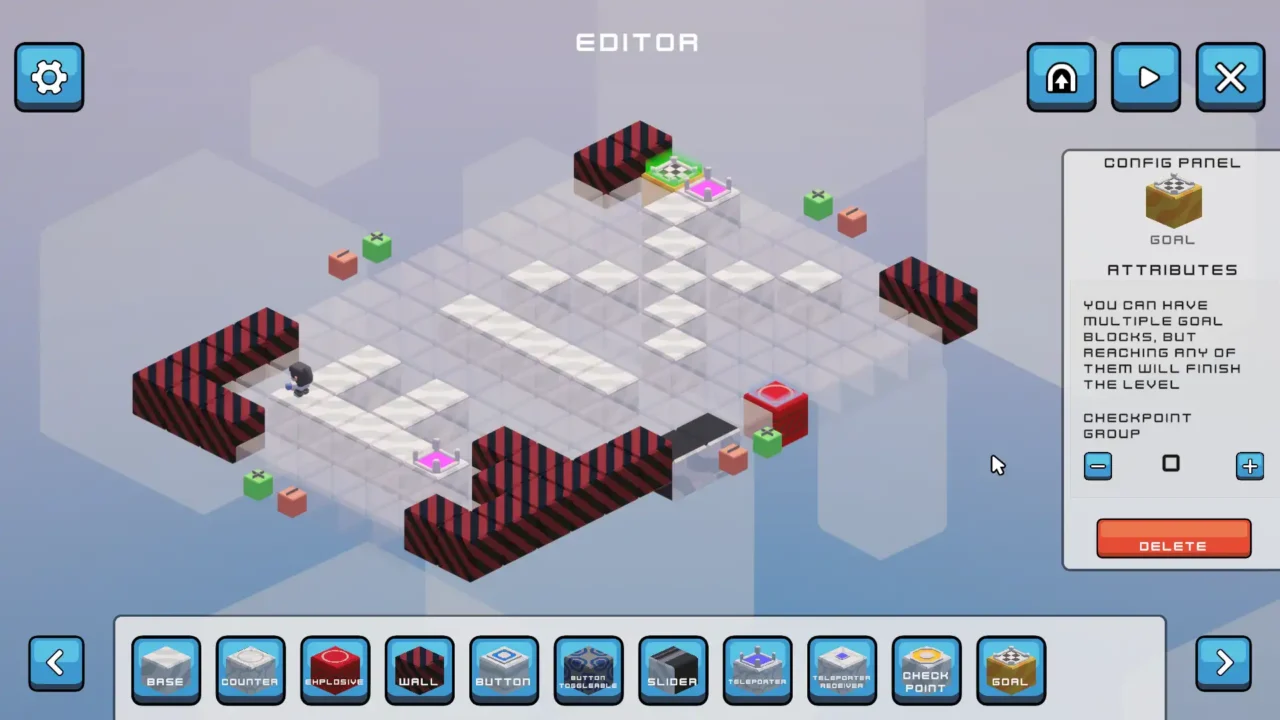Select the Checkpoint block
1280x720 pixels.
click(x=927, y=669)
